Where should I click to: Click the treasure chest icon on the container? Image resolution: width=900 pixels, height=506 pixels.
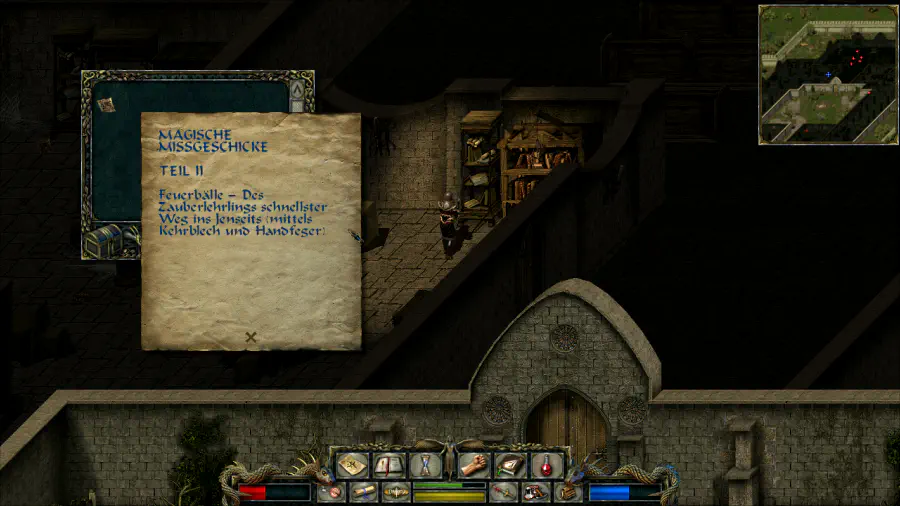coord(103,241)
